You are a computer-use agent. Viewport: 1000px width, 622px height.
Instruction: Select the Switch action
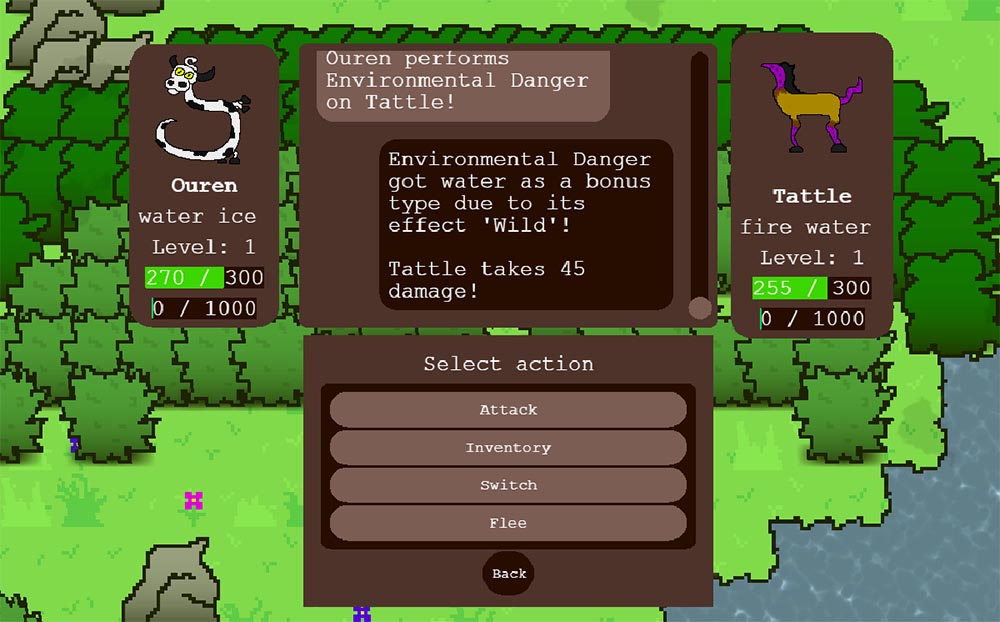click(508, 485)
